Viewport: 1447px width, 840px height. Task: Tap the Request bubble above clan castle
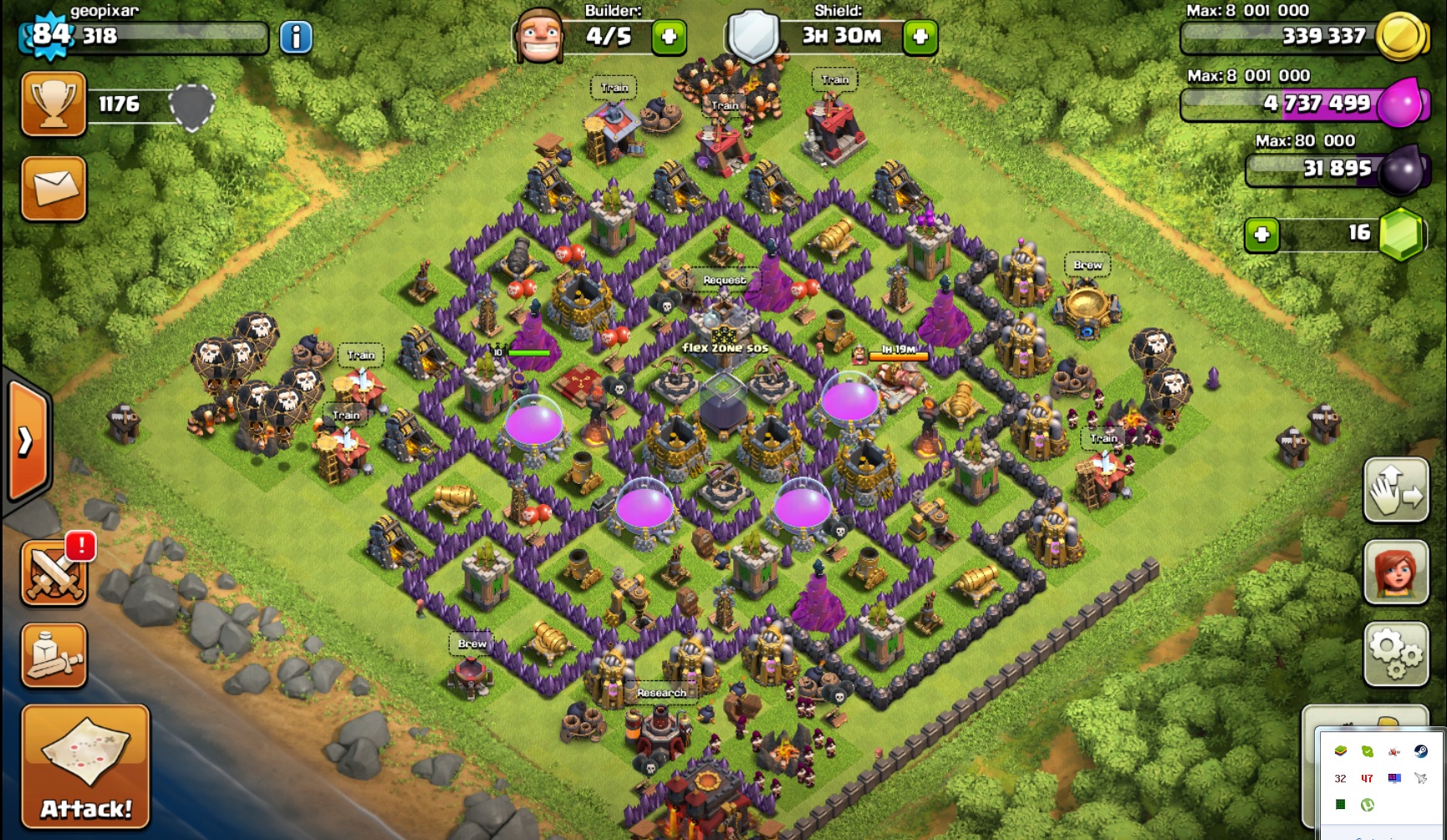pyautogui.click(x=724, y=280)
